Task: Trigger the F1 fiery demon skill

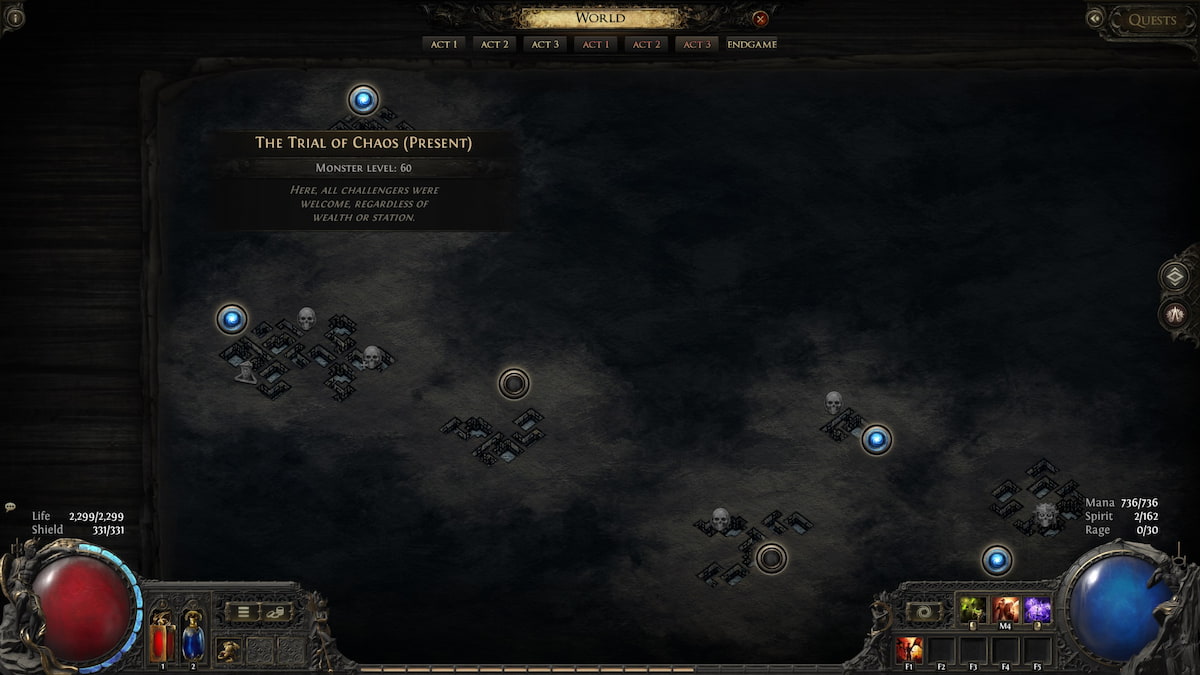Action: pos(909,649)
